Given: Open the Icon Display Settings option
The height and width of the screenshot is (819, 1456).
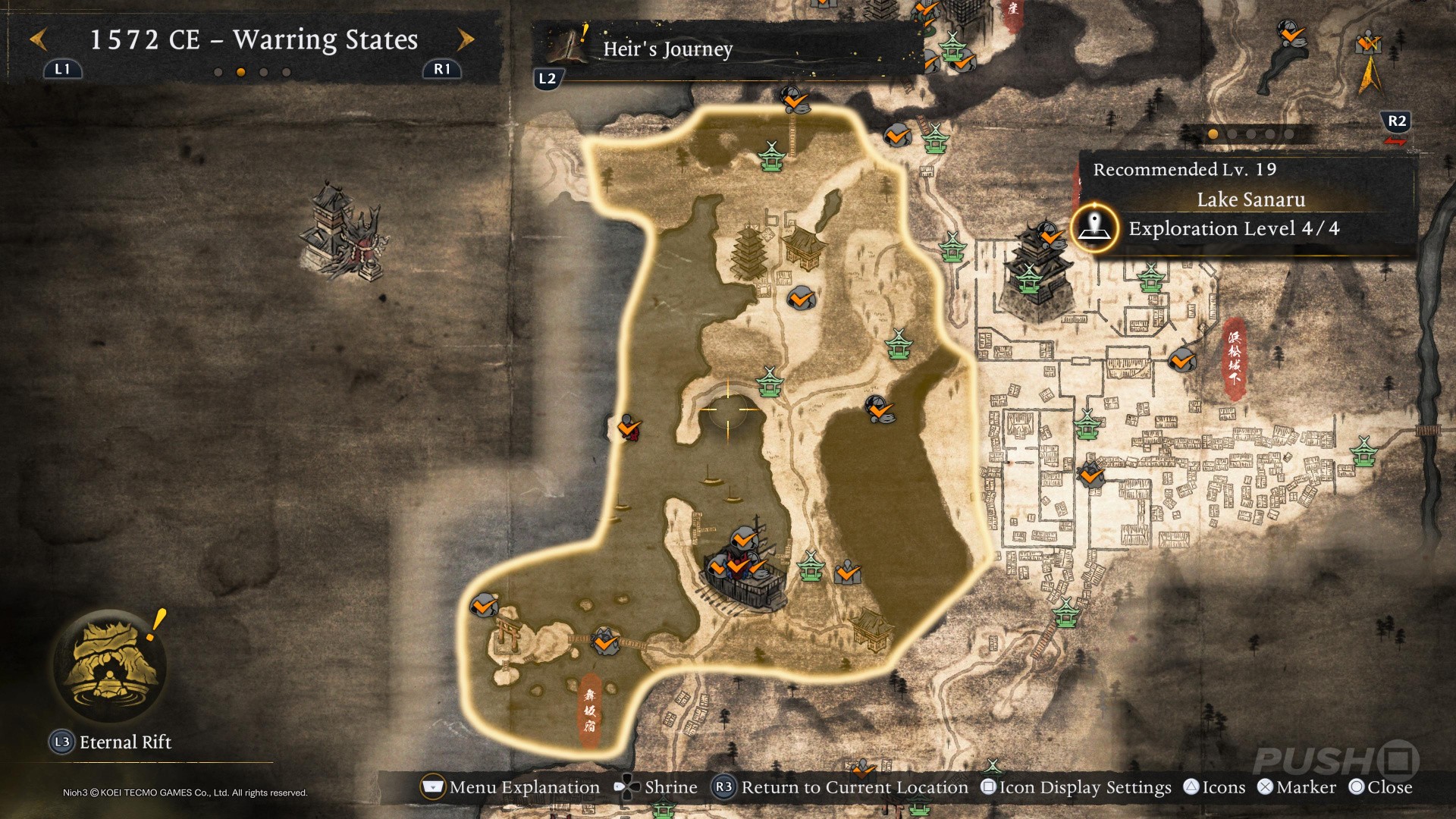Looking at the screenshot, I should pyautogui.click(x=1076, y=787).
